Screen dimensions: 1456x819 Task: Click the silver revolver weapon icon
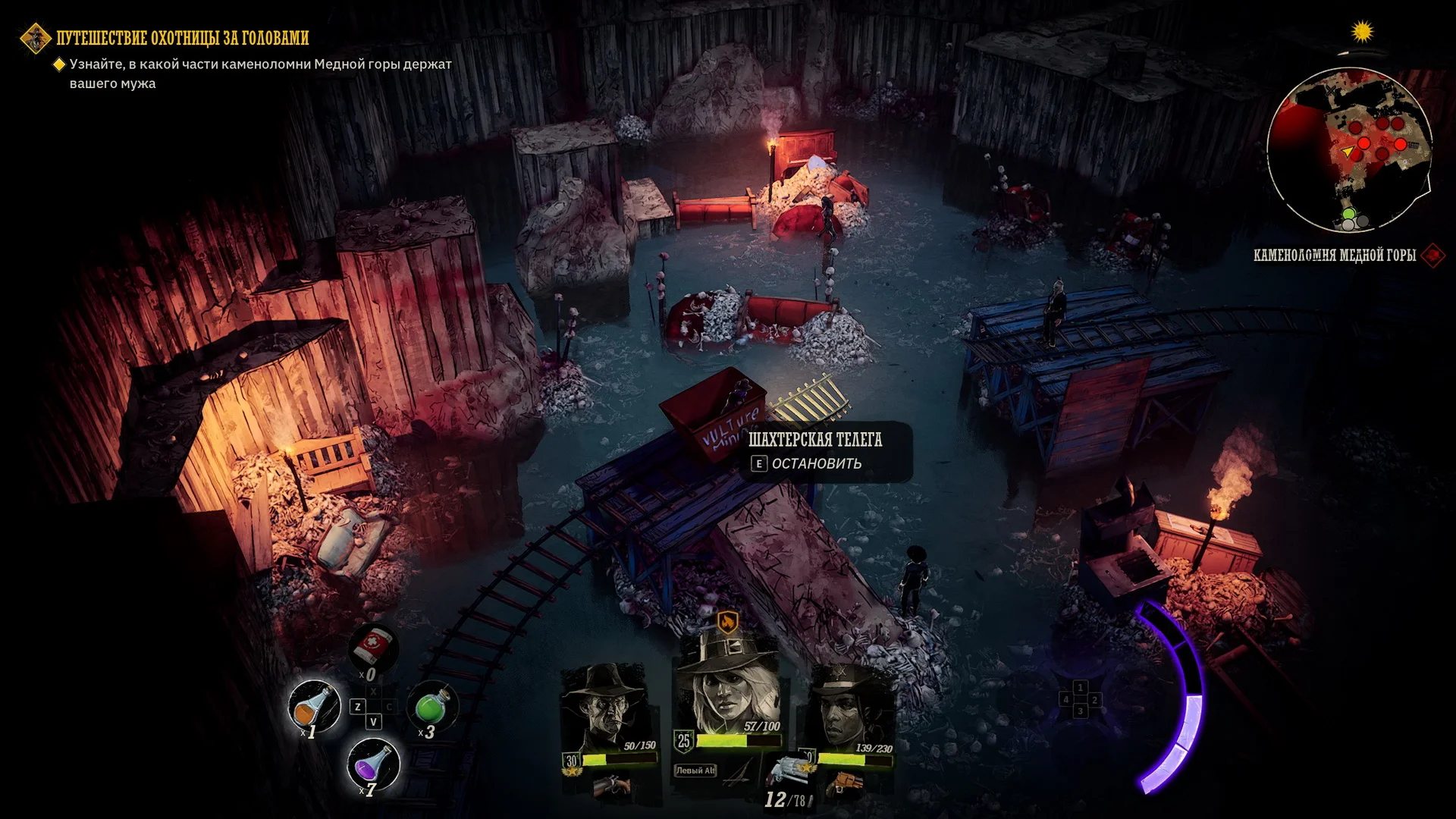(x=786, y=770)
